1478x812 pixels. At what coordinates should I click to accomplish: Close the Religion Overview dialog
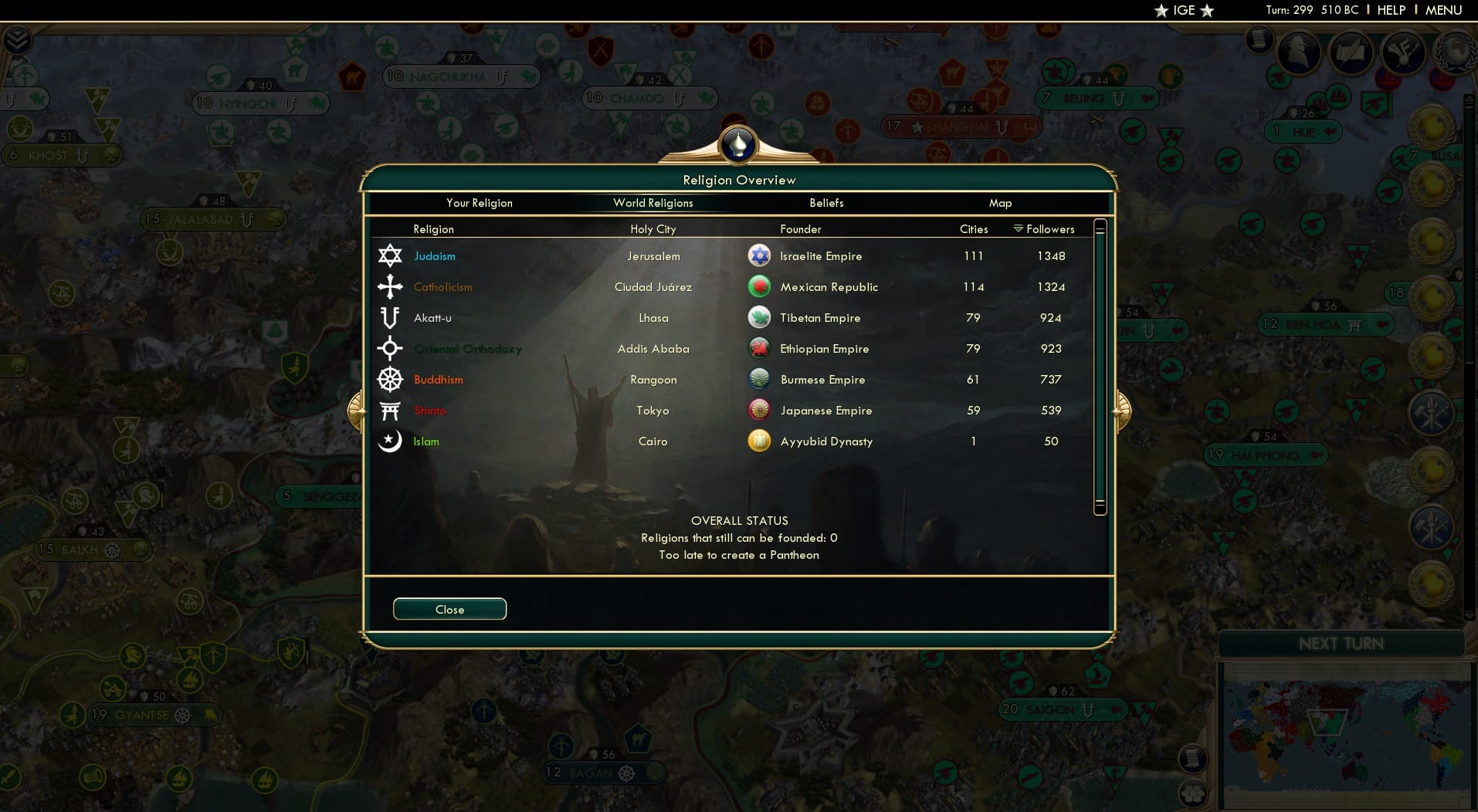(449, 609)
